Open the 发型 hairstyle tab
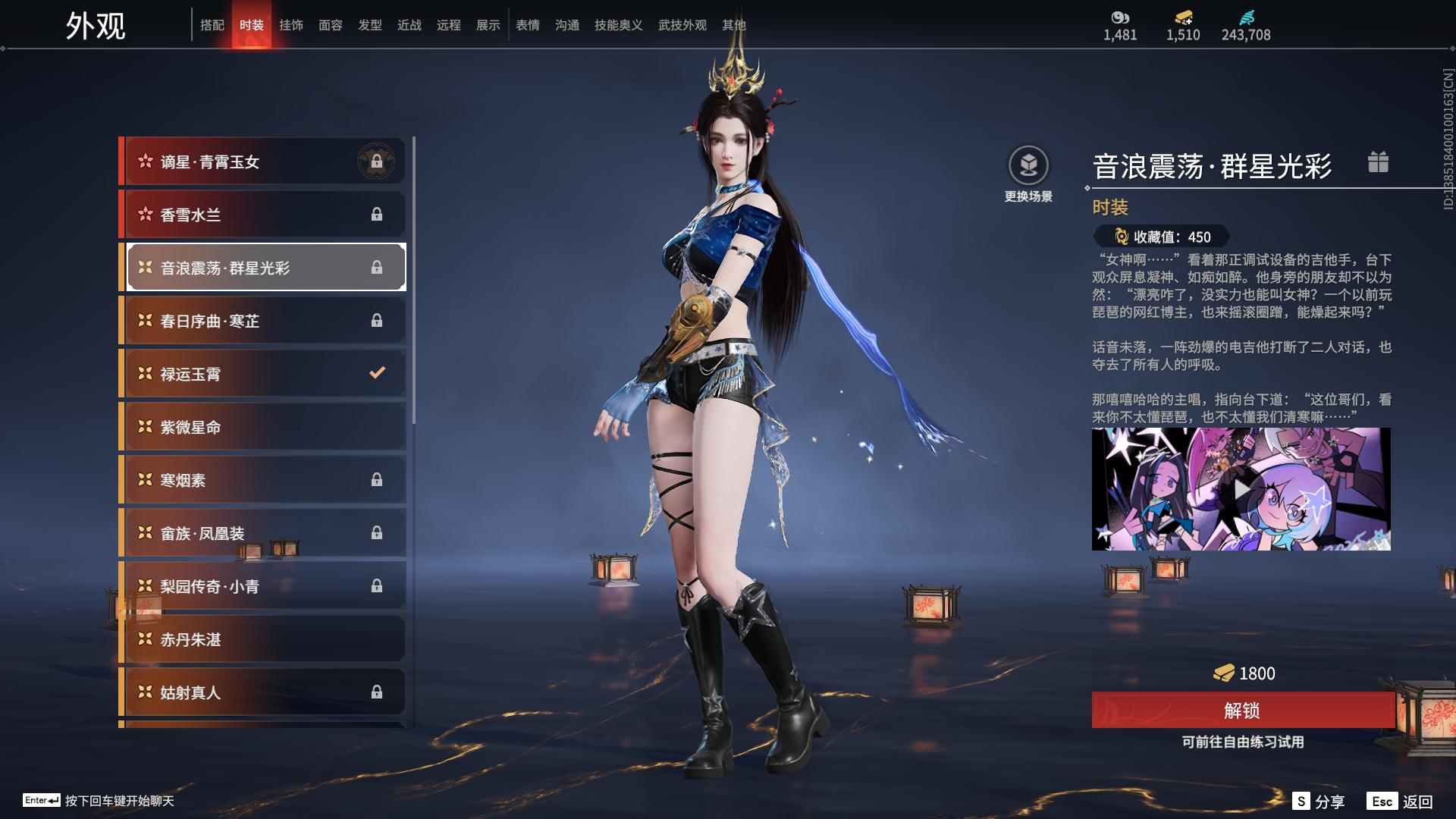 pyautogui.click(x=371, y=24)
